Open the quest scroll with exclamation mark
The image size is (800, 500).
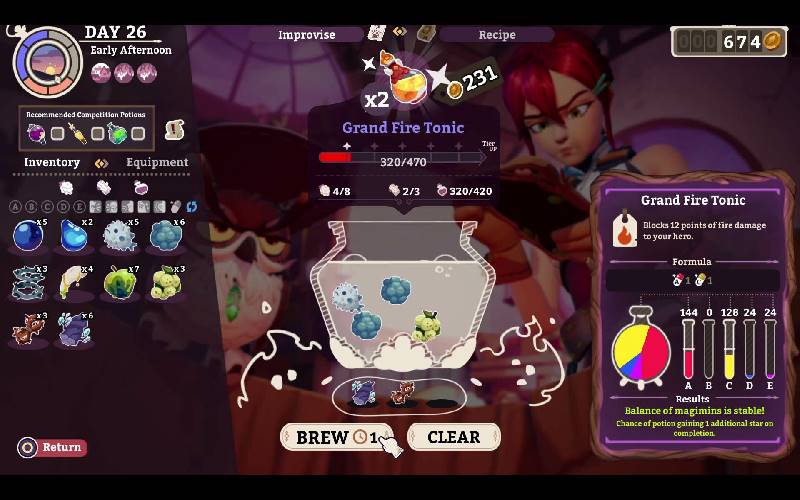tap(175, 129)
